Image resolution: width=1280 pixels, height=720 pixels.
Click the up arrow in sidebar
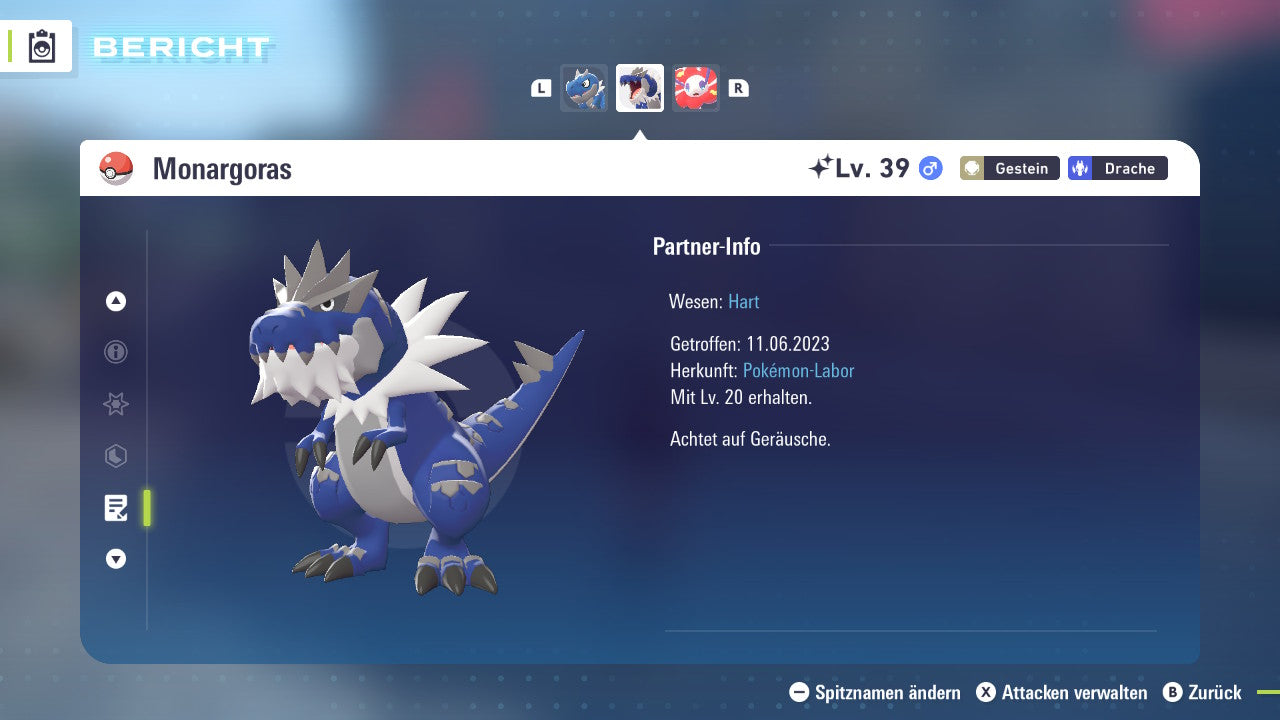[x=116, y=301]
